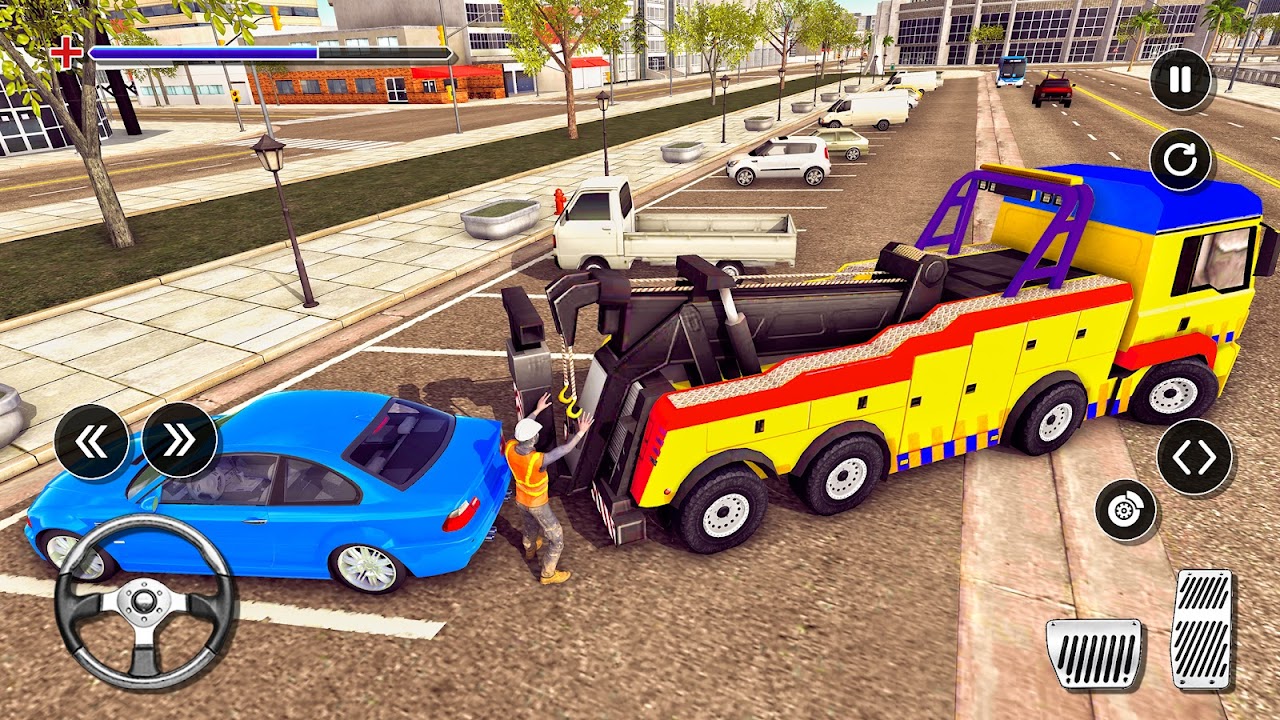Activate the brake disc handbrake icon
This screenshot has width=1280, height=720.
coord(1126,510)
